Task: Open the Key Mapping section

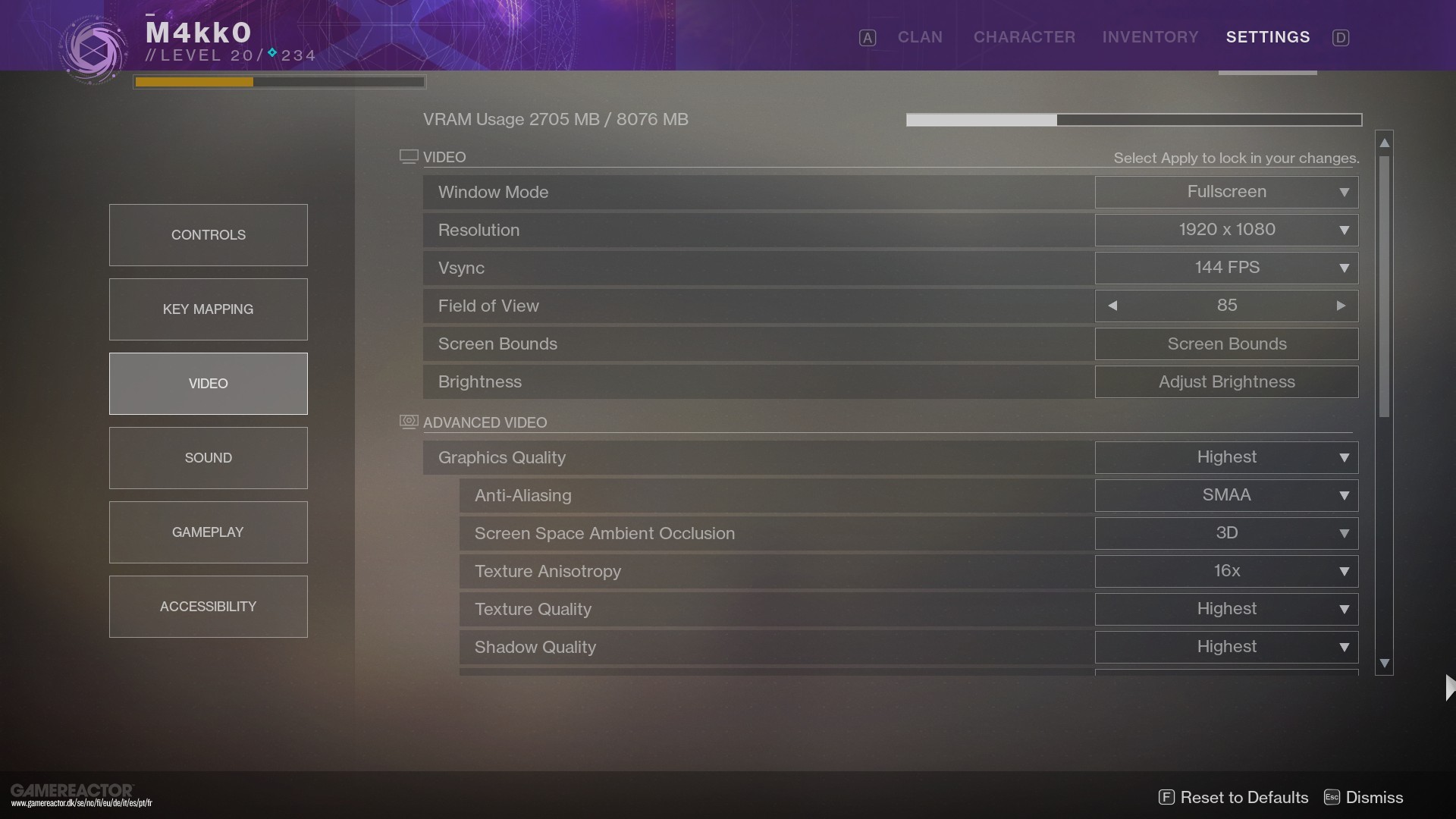Action: click(208, 309)
